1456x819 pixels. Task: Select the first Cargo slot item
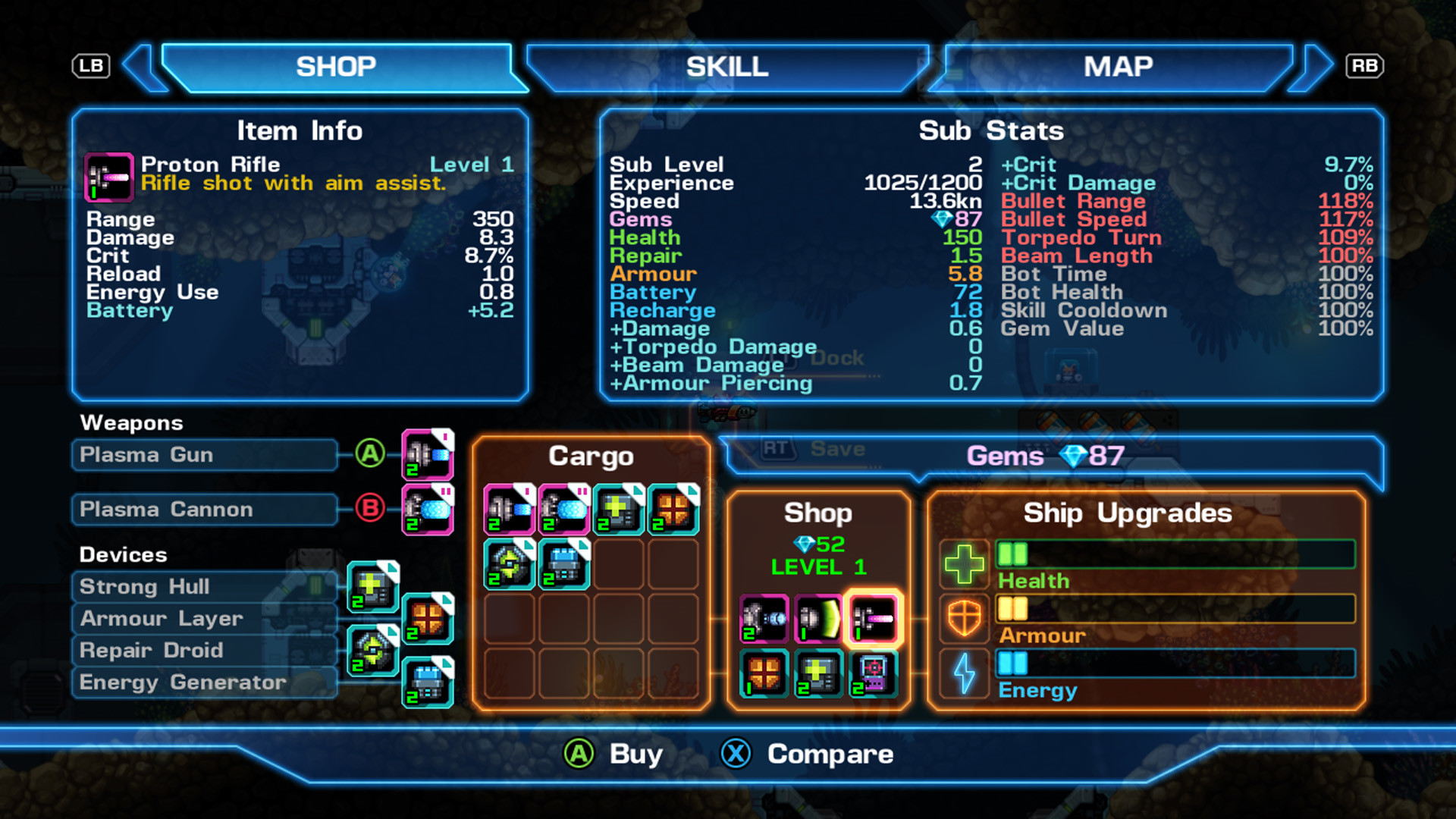[509, 510]
